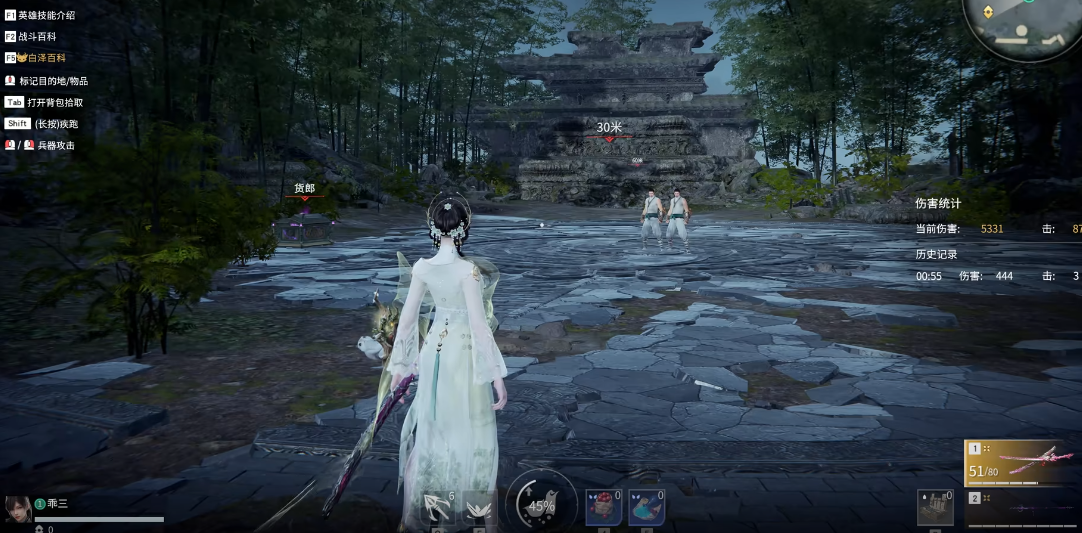Viewport: 1082px width, 533px height.
Task: Use the blue armor powder item slot
Action: tap(646, 508)
